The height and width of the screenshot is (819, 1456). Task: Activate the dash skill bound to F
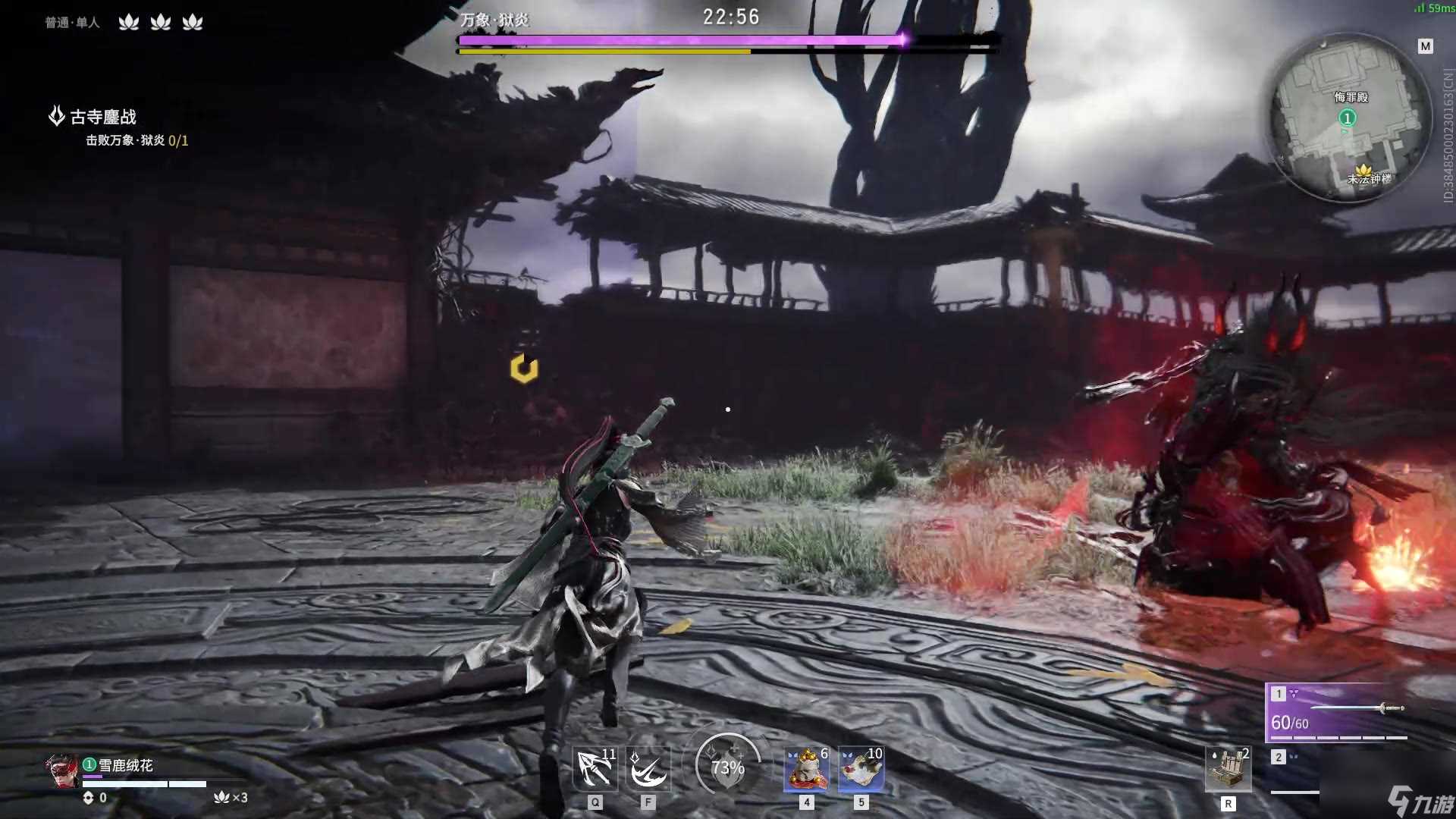coord(648,768)
